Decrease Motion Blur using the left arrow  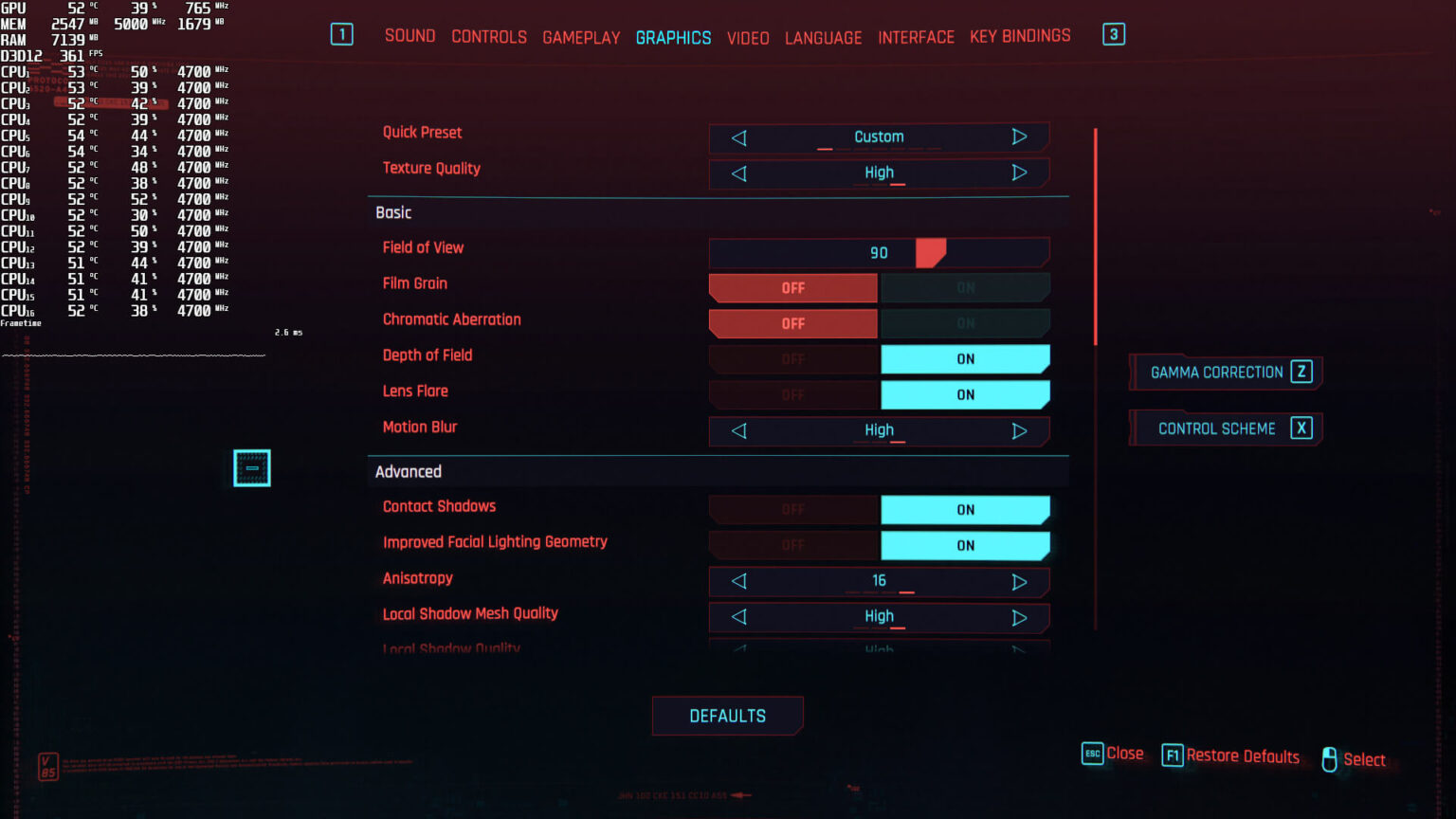739,431
